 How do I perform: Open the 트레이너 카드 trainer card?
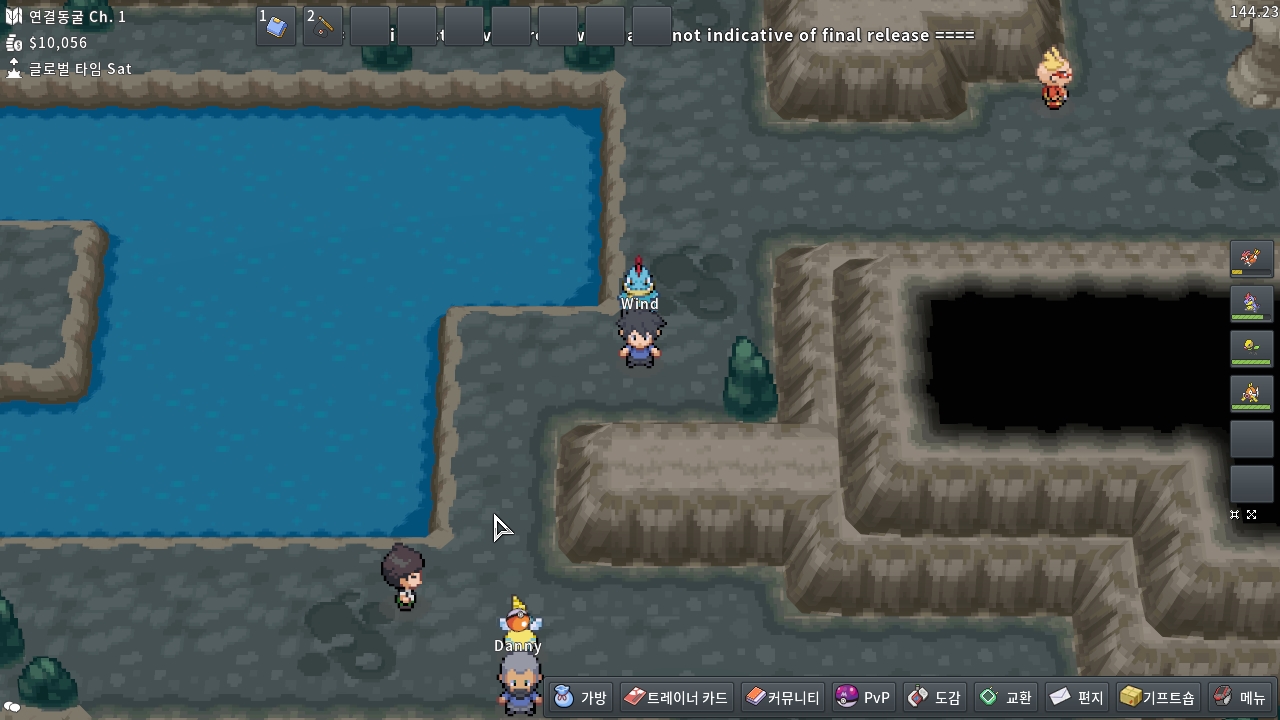point(677,697)
